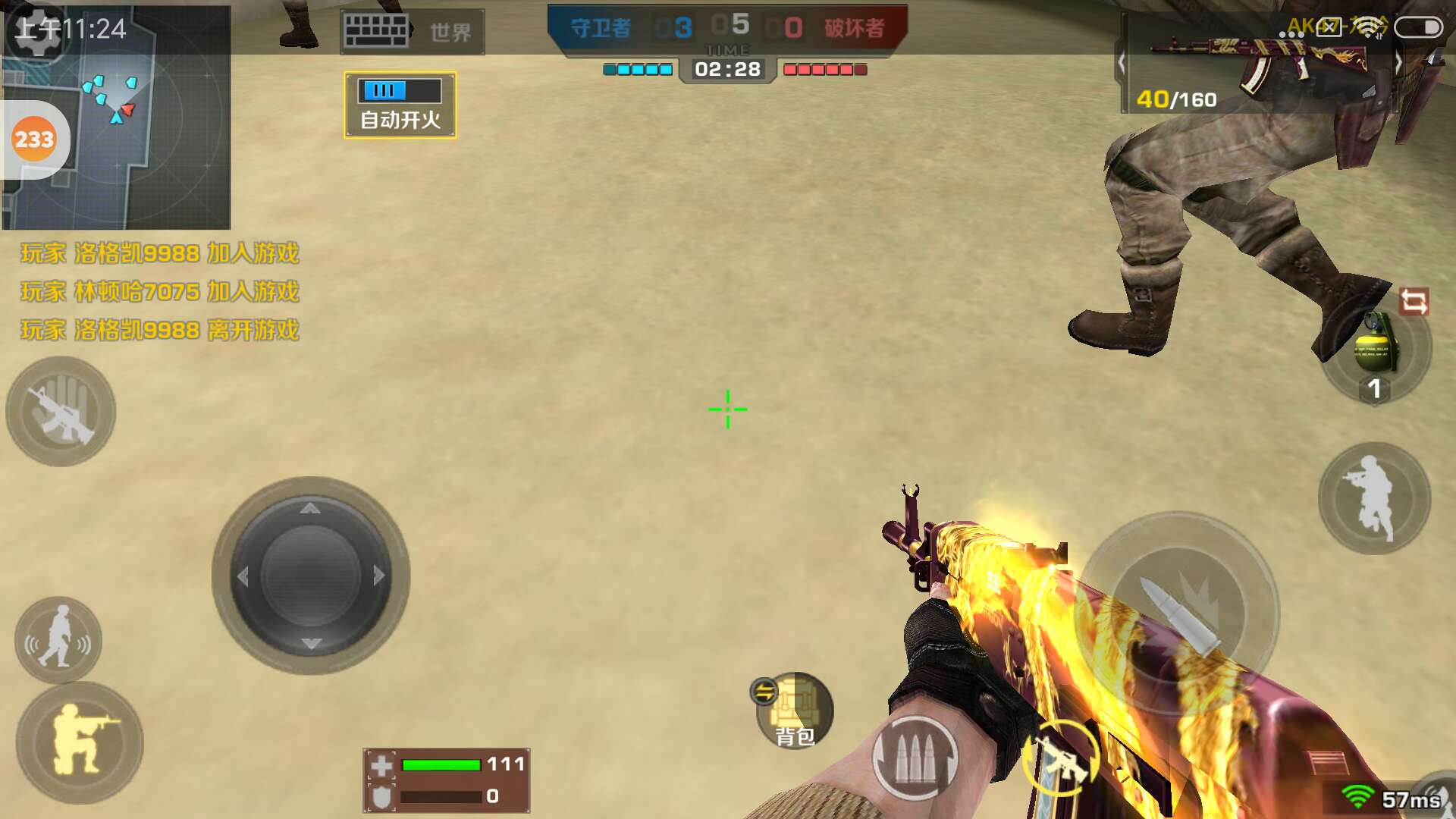Select the rifle weapon swap icon
The width and height of the screenshot is (1456, 819).
pos(1060,758)
